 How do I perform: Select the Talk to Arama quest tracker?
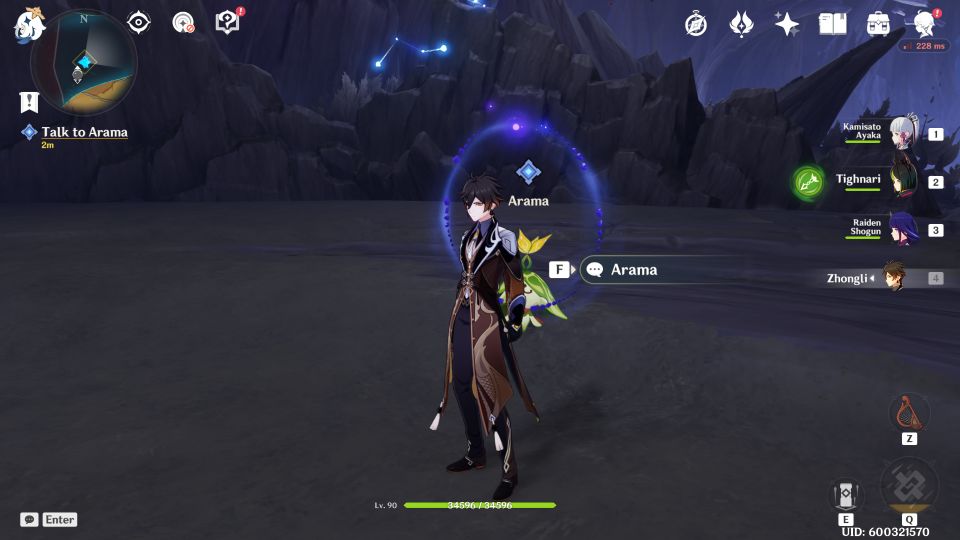84,132
